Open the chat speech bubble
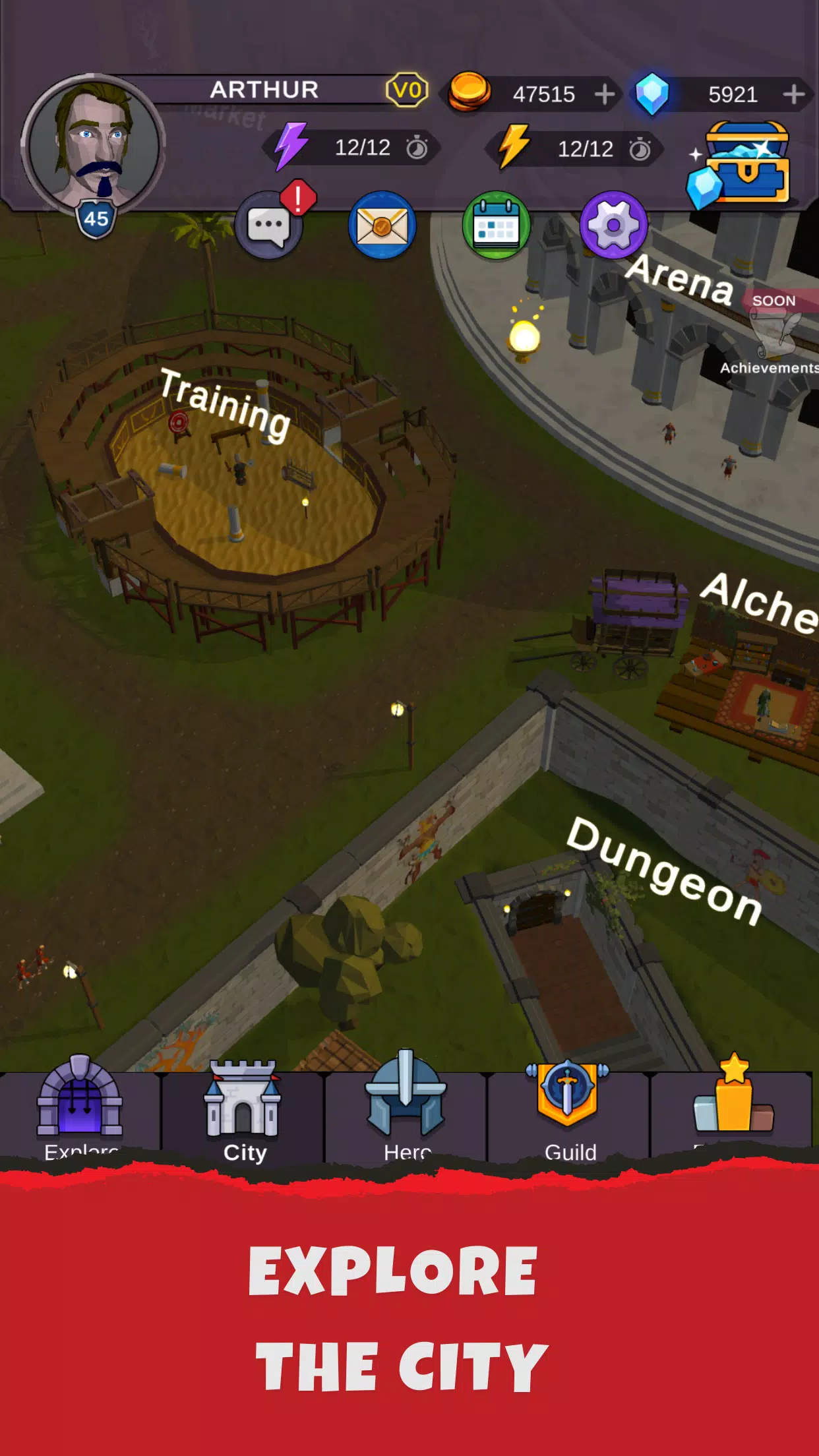Viewport: 819px width, 1456px height. [269, 225]
